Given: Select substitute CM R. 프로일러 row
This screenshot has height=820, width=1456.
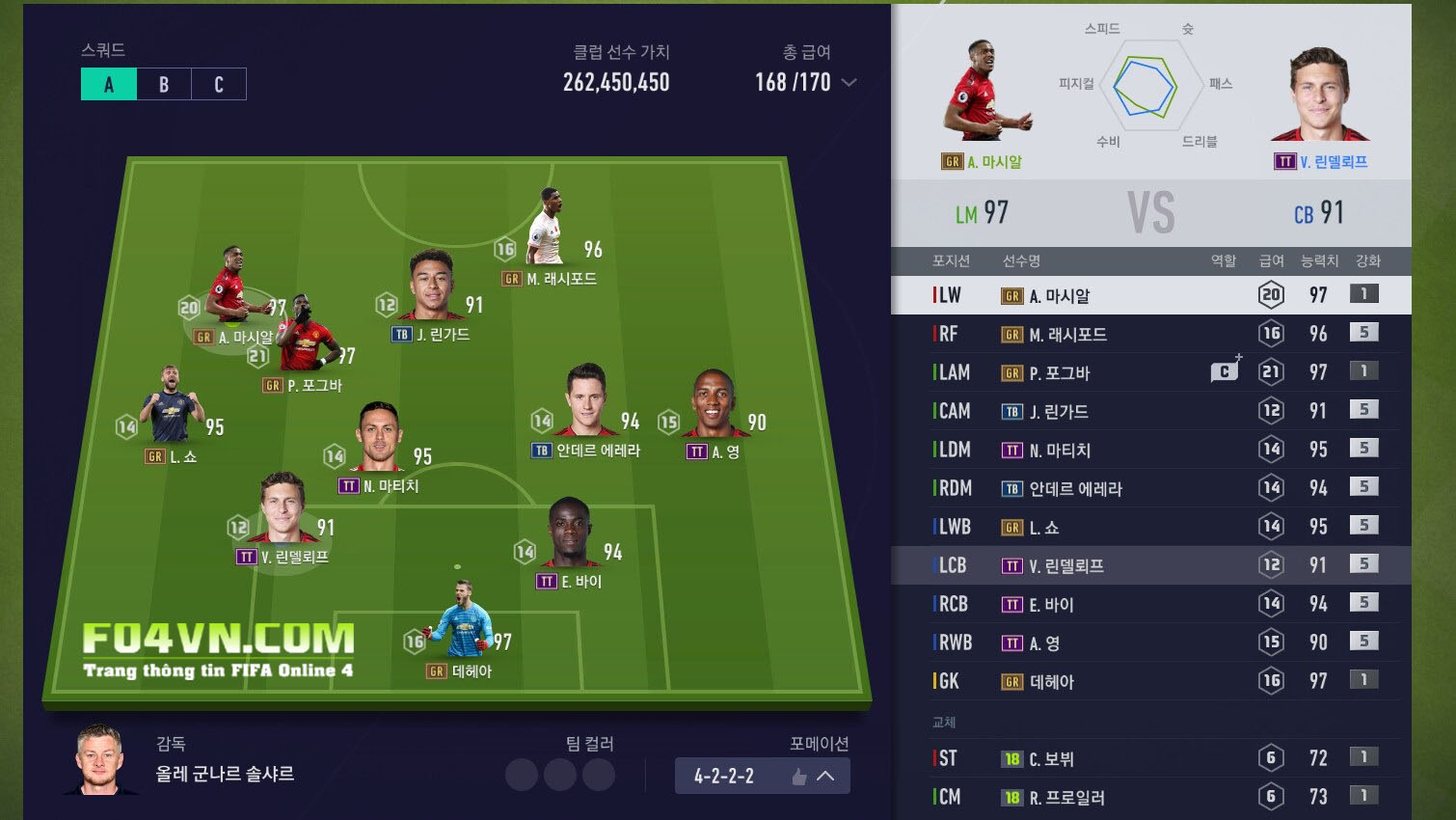Looking at the screenshot, I should [1150, 797].
